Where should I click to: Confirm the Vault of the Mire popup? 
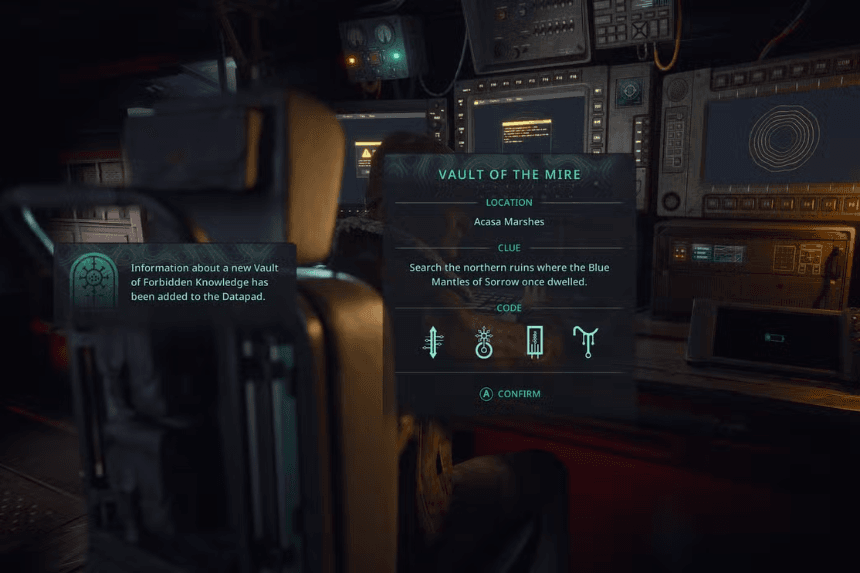[509, 394]
